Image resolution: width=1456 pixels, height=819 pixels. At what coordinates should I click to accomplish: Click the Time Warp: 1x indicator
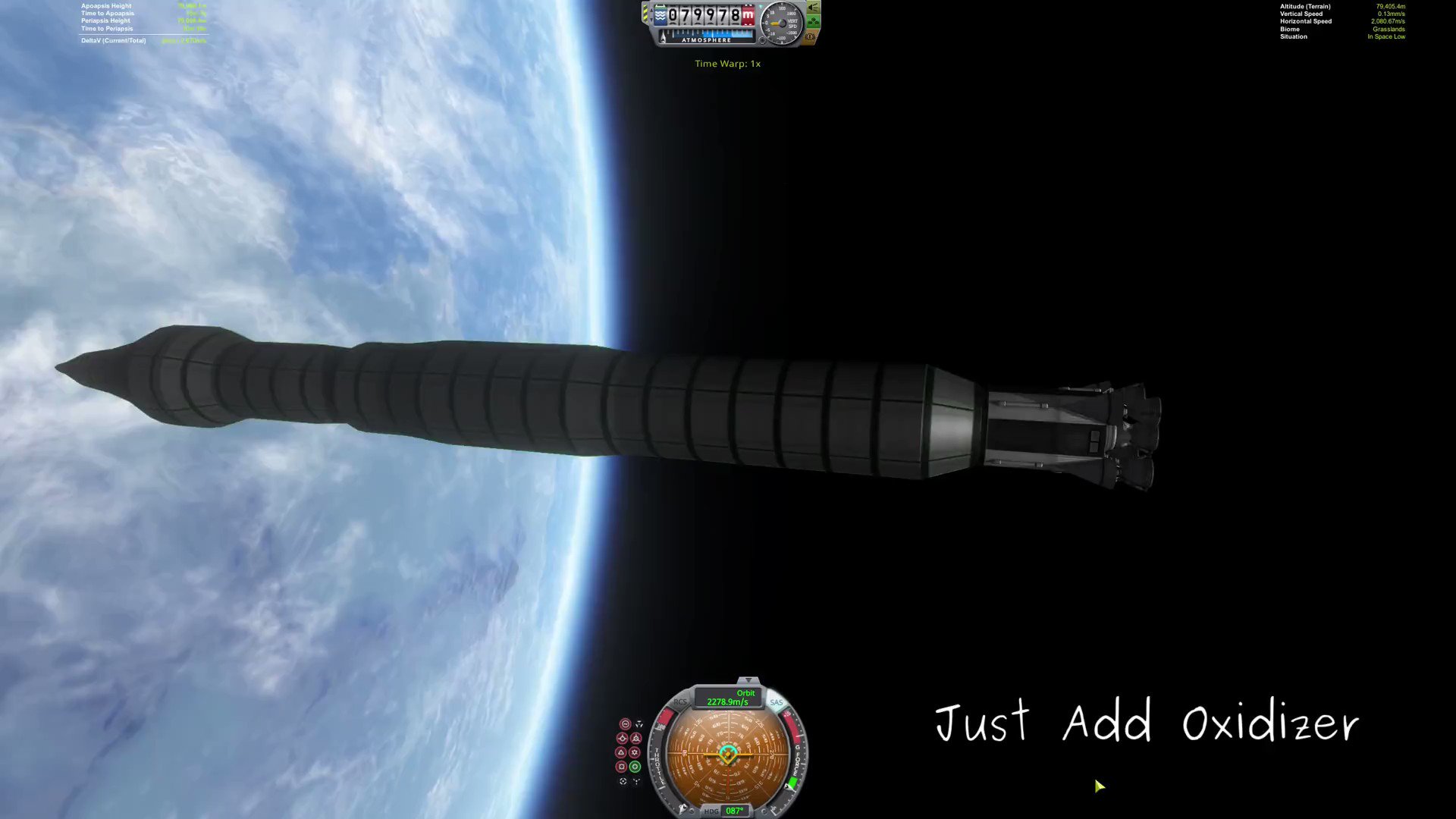coord(727,64)
